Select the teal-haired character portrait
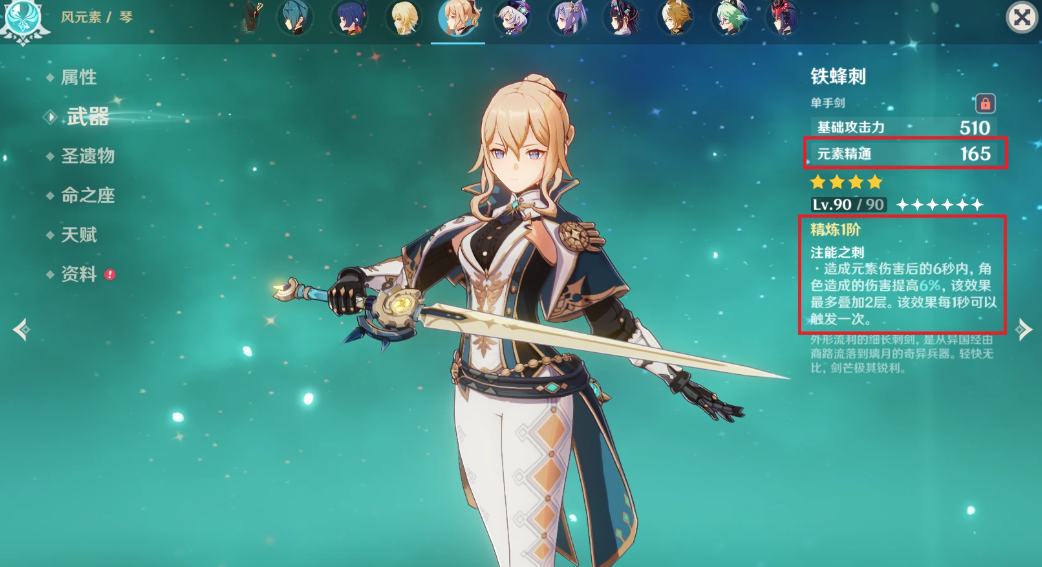Viewport: 1042px width, 567px height. click(294, 17)
